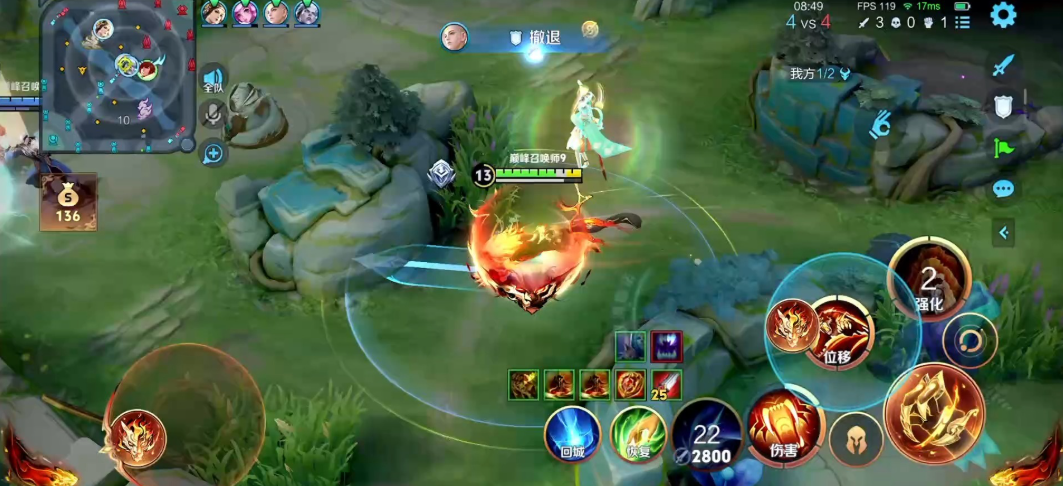Send the green flag gather signal
Screen dimensions: 1063x486
click(x=1004, y=148)
